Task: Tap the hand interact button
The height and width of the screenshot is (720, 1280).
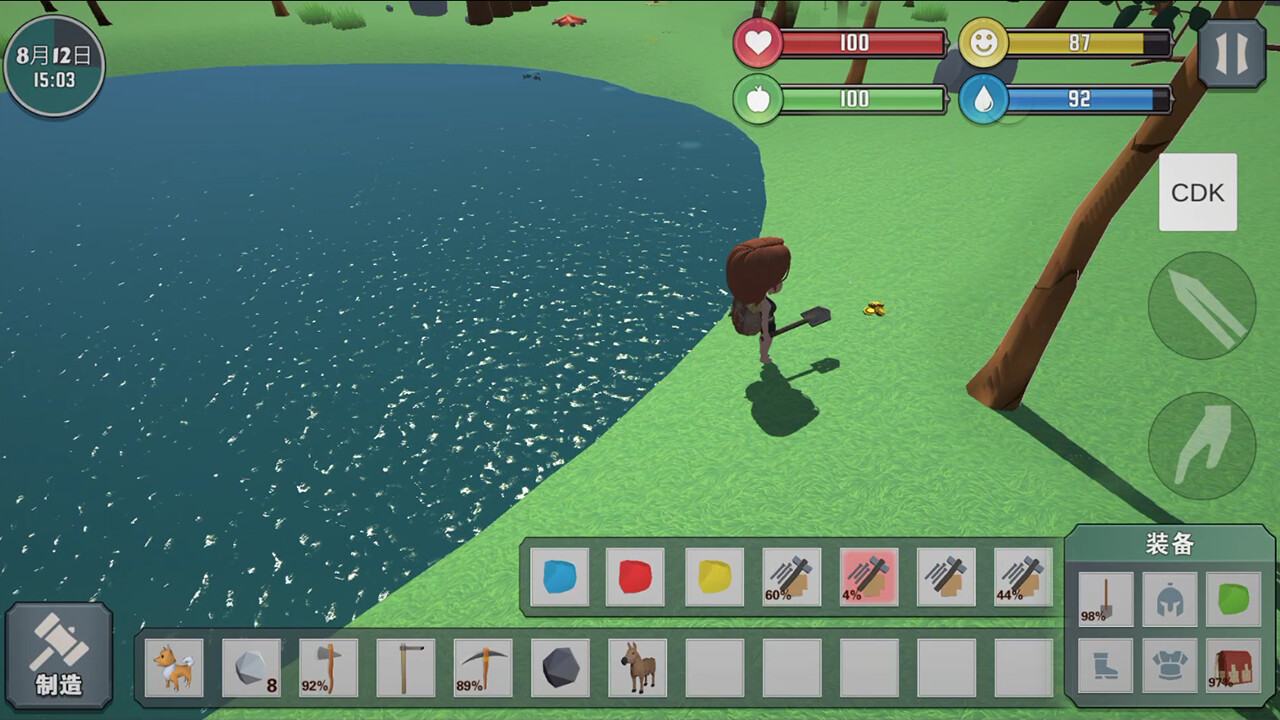Action: click(1202, 445)
